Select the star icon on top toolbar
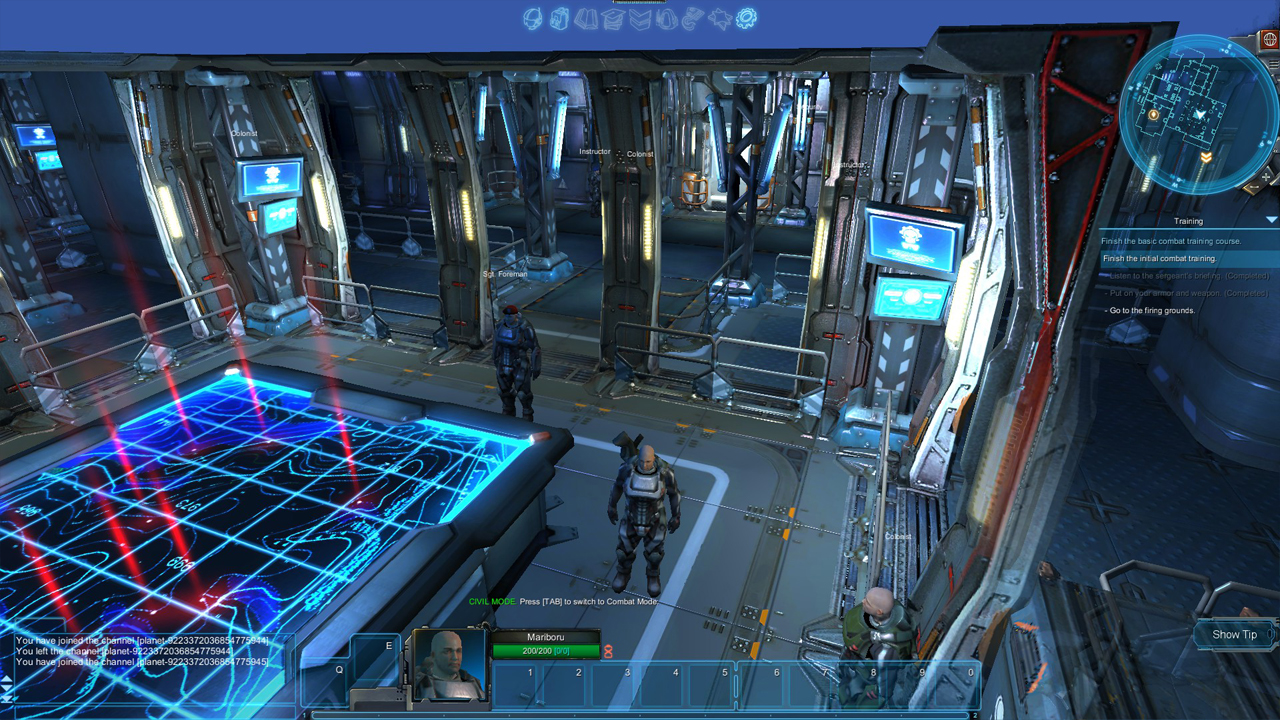The image size is (1280, 720). pos(718,17)
